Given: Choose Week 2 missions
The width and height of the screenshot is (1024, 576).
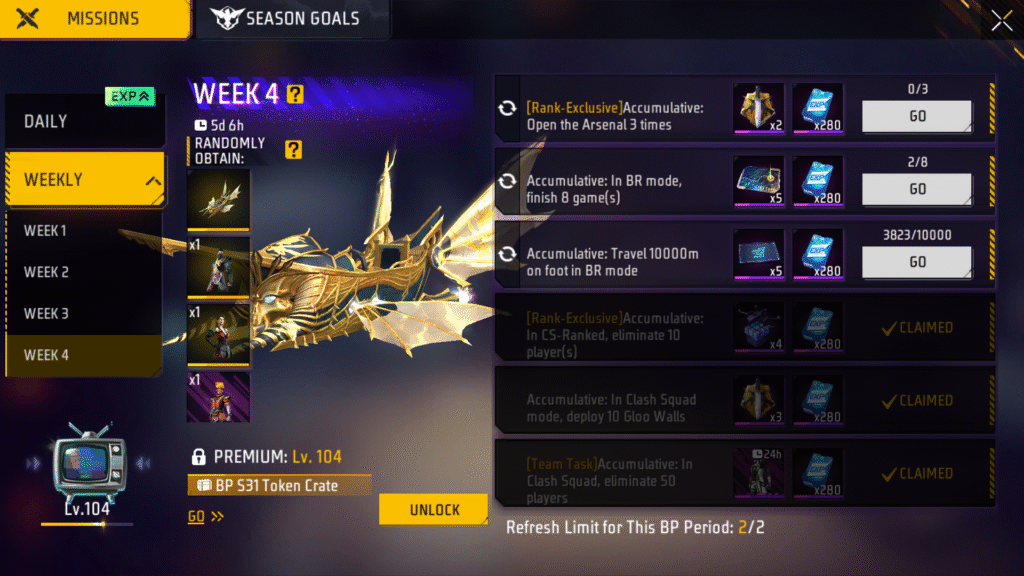Looking at the screenshot, I should click(x=46, y=272).
